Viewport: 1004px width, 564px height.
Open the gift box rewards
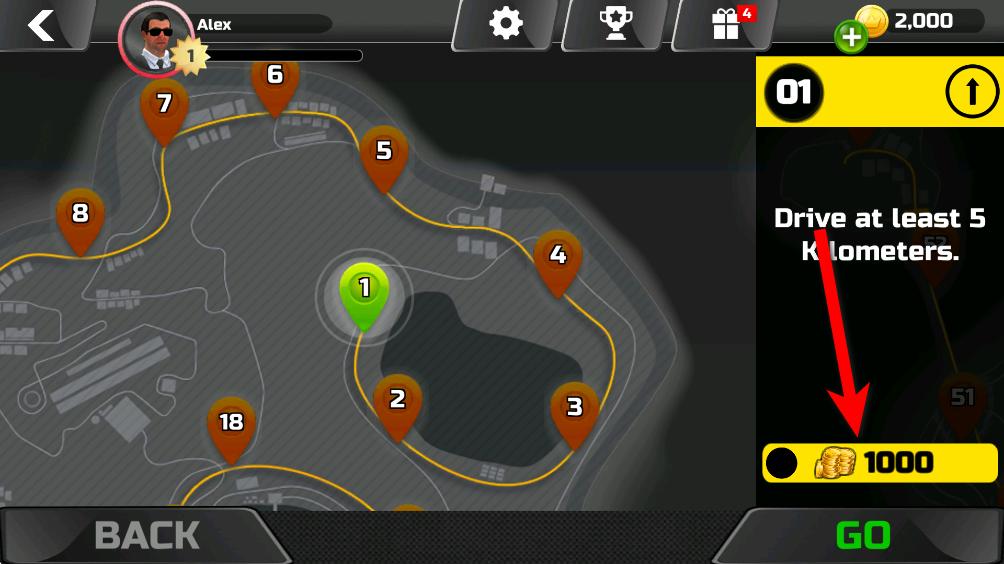[725, 23]
